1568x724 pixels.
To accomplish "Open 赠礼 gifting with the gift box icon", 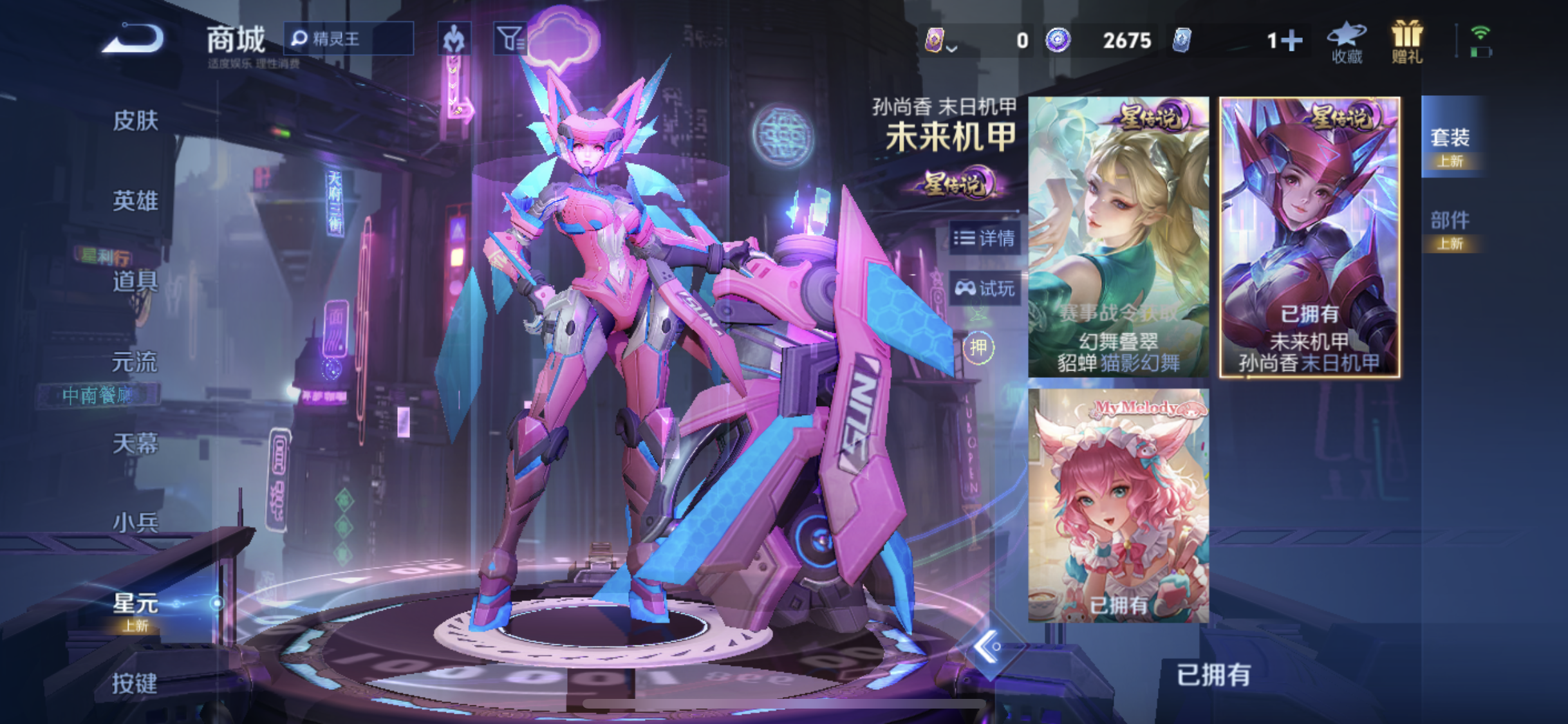I will [x=1407, y=41].
